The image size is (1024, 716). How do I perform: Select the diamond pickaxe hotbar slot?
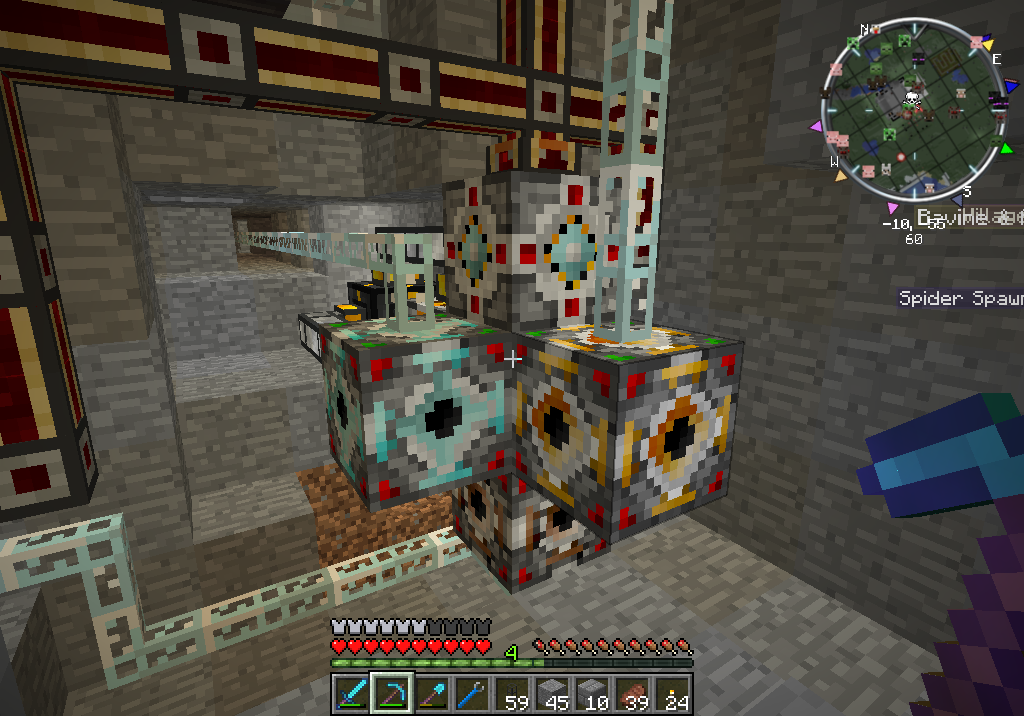[x=391, y=693]
